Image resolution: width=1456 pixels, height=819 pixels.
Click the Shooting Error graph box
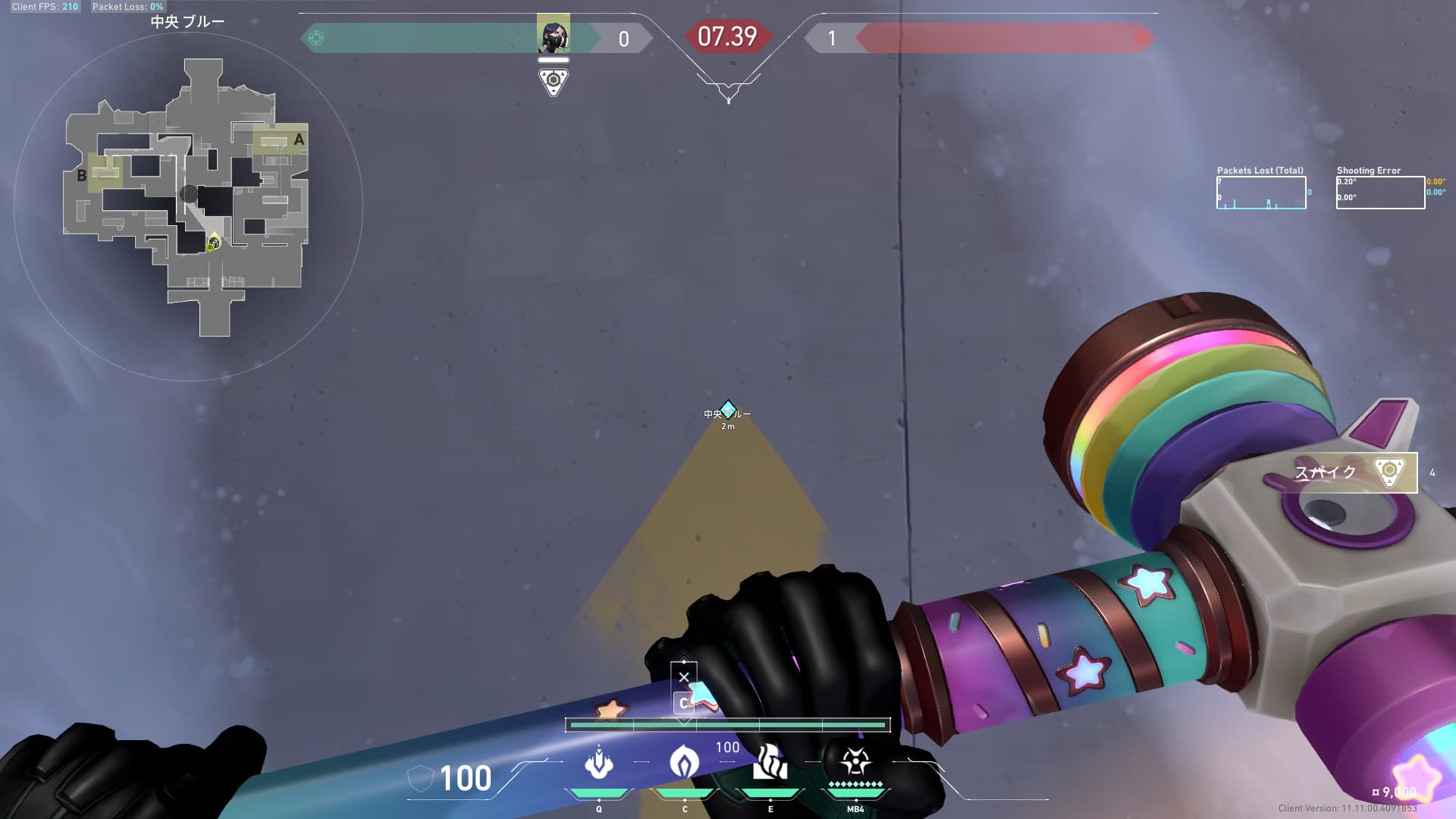pos(1380,193)
